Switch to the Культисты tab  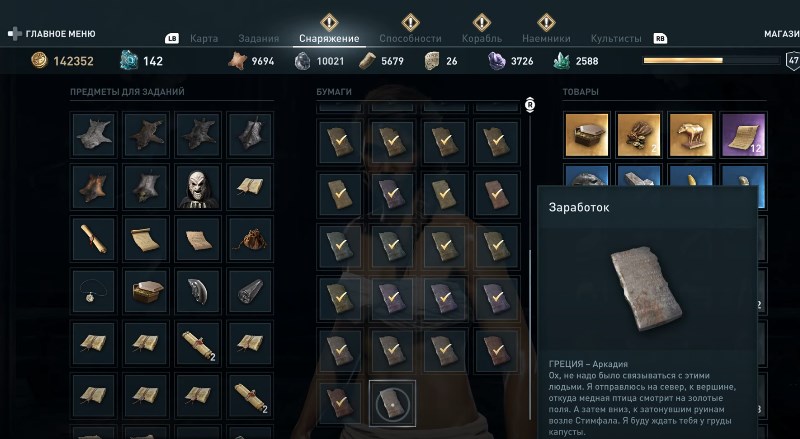(x=616, y=38)
